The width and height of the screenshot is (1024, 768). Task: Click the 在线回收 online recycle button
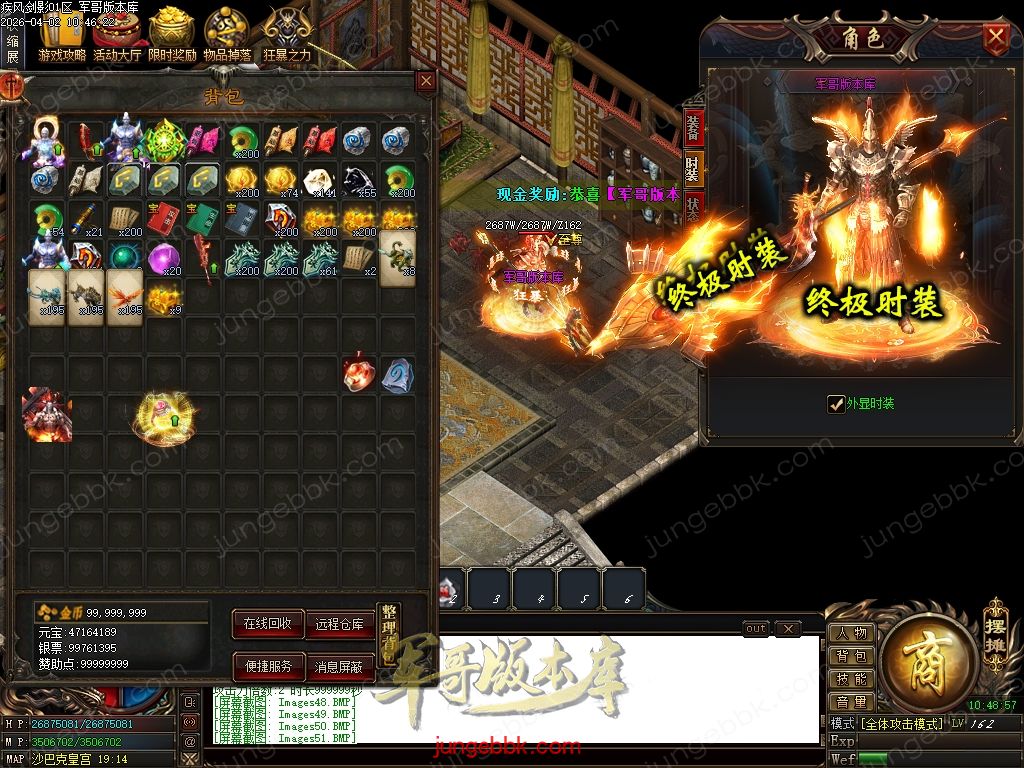267,623
